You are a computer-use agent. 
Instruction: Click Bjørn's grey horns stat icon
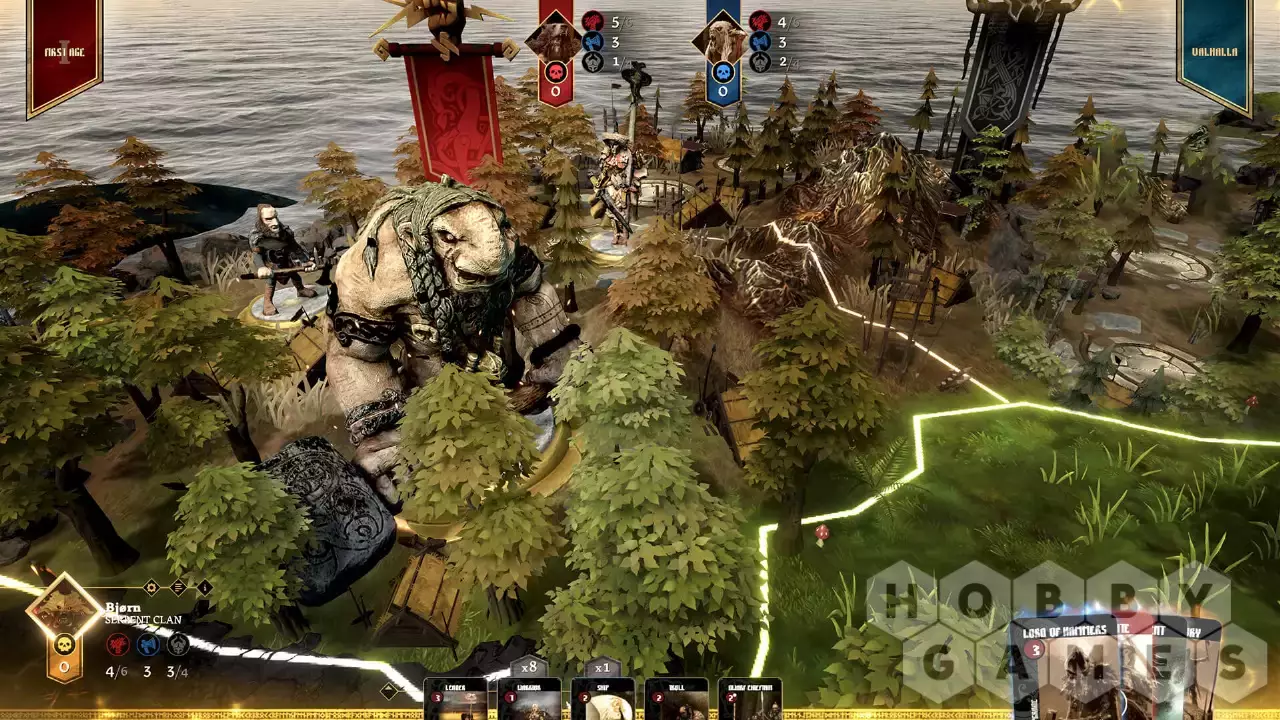click(x=178, y=644)
